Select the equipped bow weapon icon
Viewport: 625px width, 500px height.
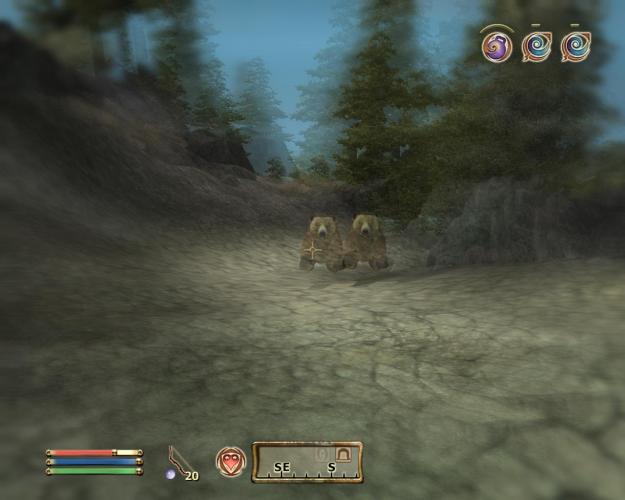179,461
